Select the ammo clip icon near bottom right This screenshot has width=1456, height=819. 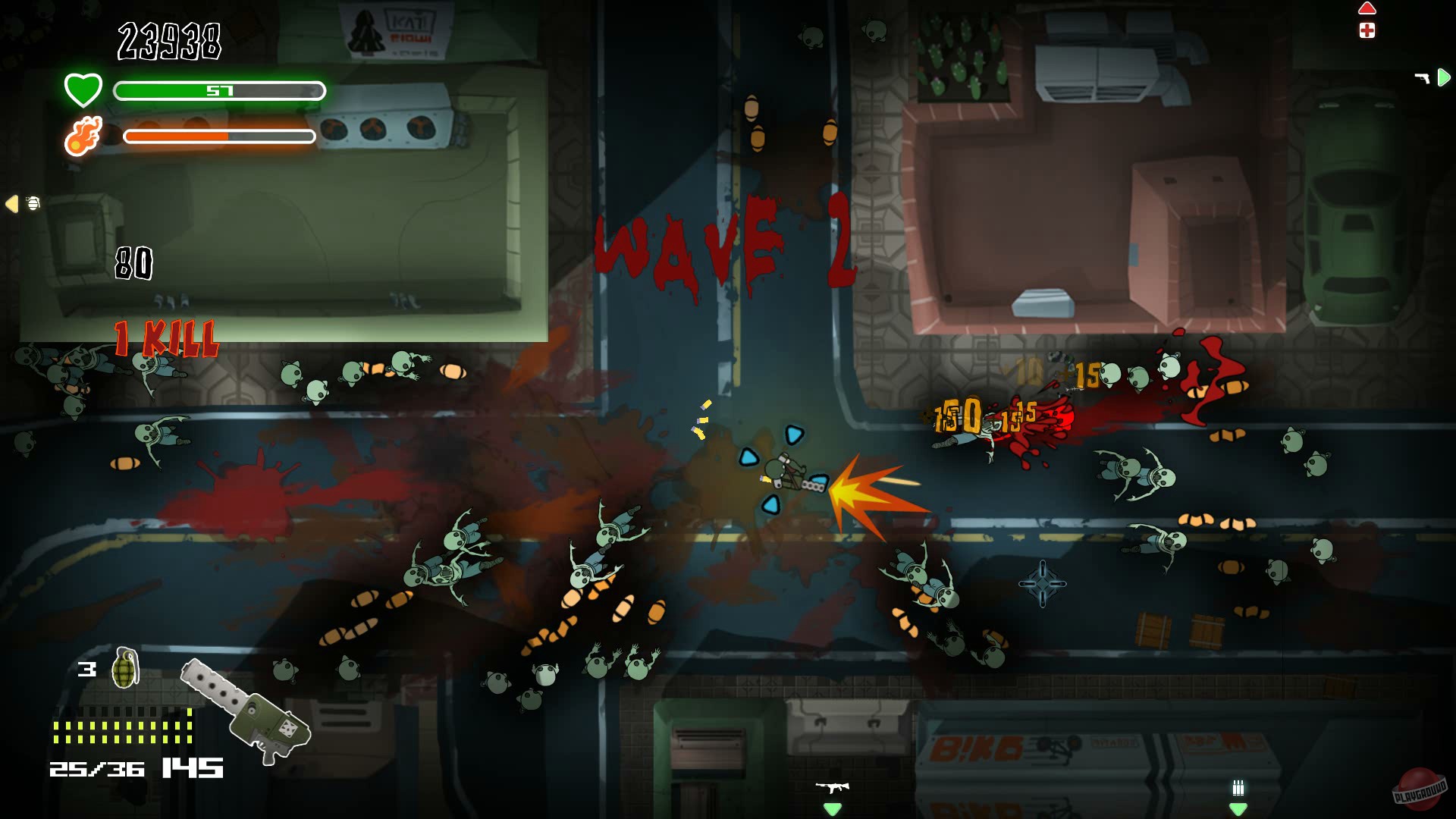1238,788
